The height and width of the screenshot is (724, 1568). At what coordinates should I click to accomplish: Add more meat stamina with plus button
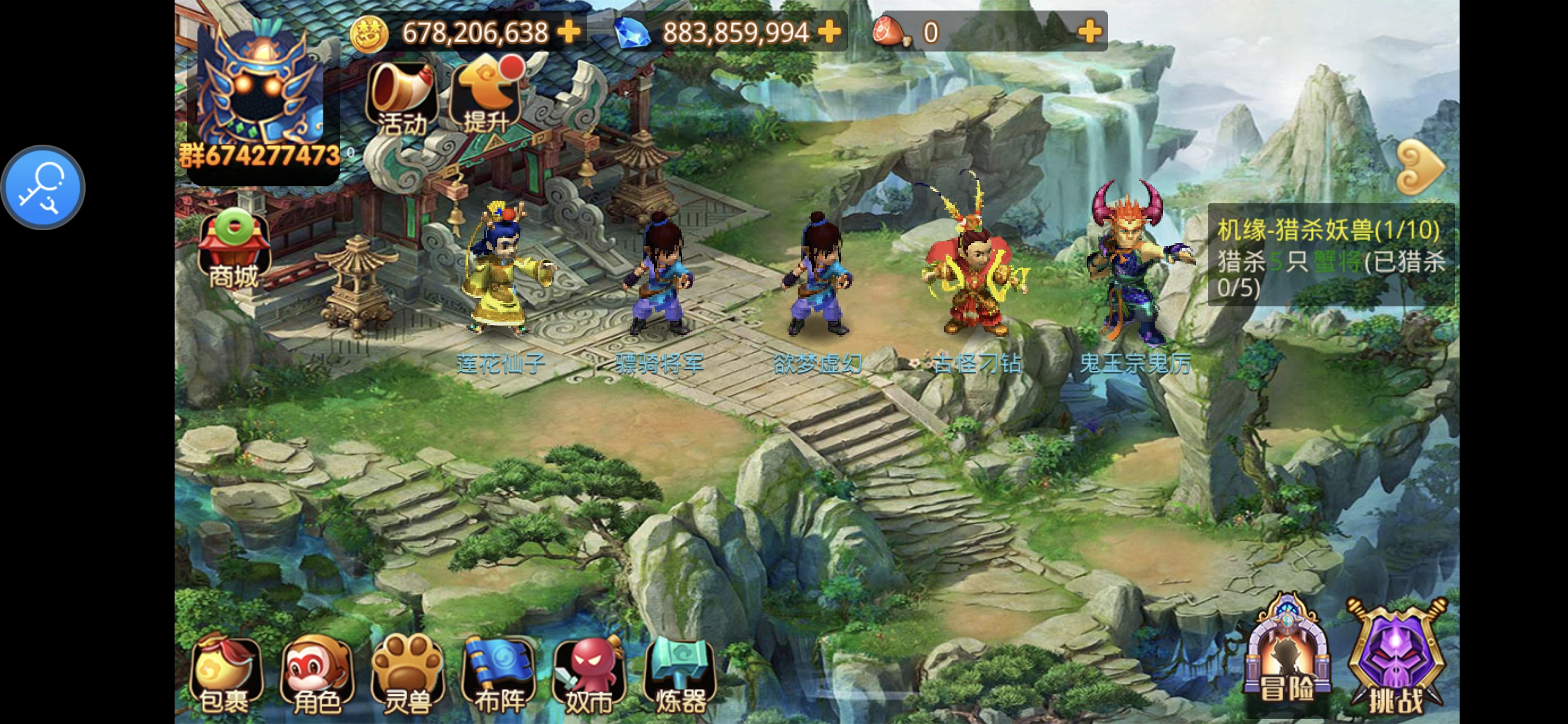(1089, 32)
